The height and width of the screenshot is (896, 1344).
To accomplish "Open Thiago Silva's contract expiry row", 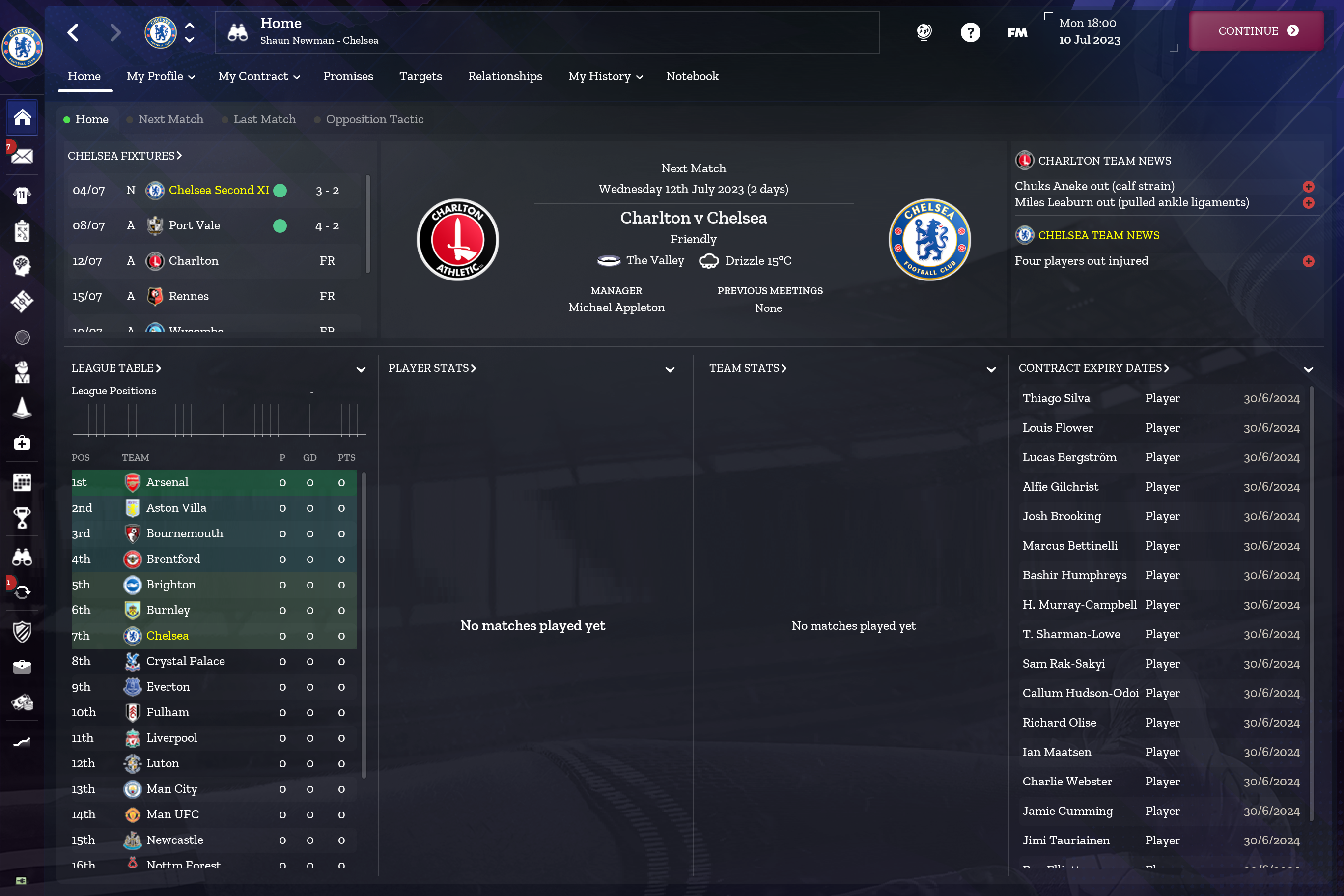I will click(x=1160, y=398).
